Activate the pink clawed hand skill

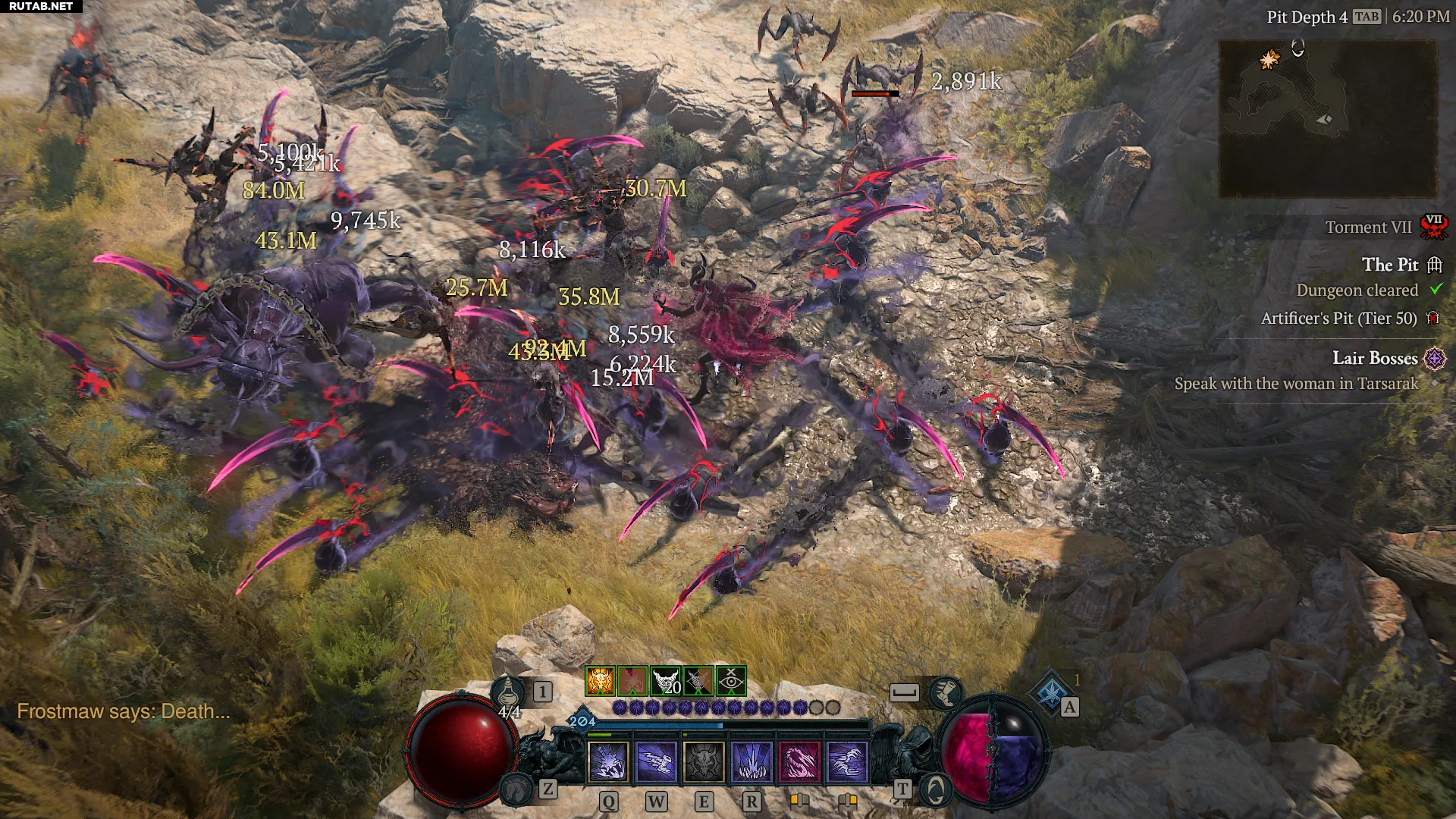point(799,761)
